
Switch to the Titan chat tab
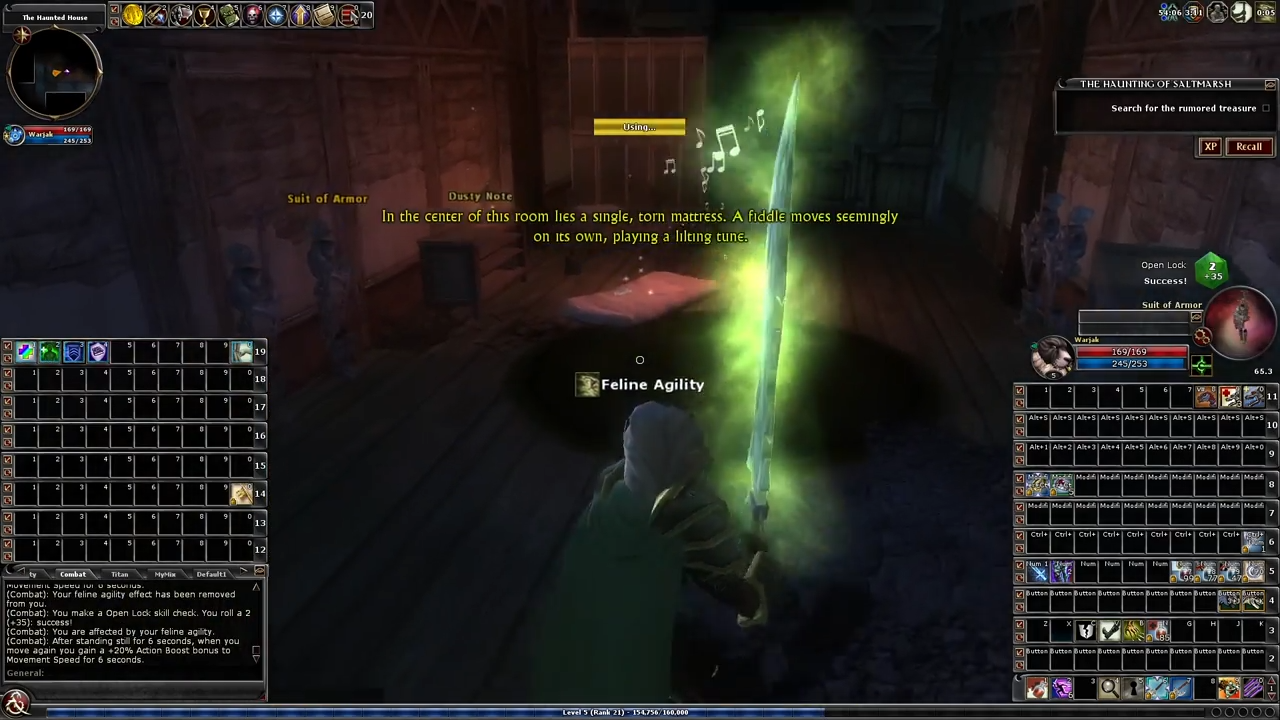tap(119, 574)
